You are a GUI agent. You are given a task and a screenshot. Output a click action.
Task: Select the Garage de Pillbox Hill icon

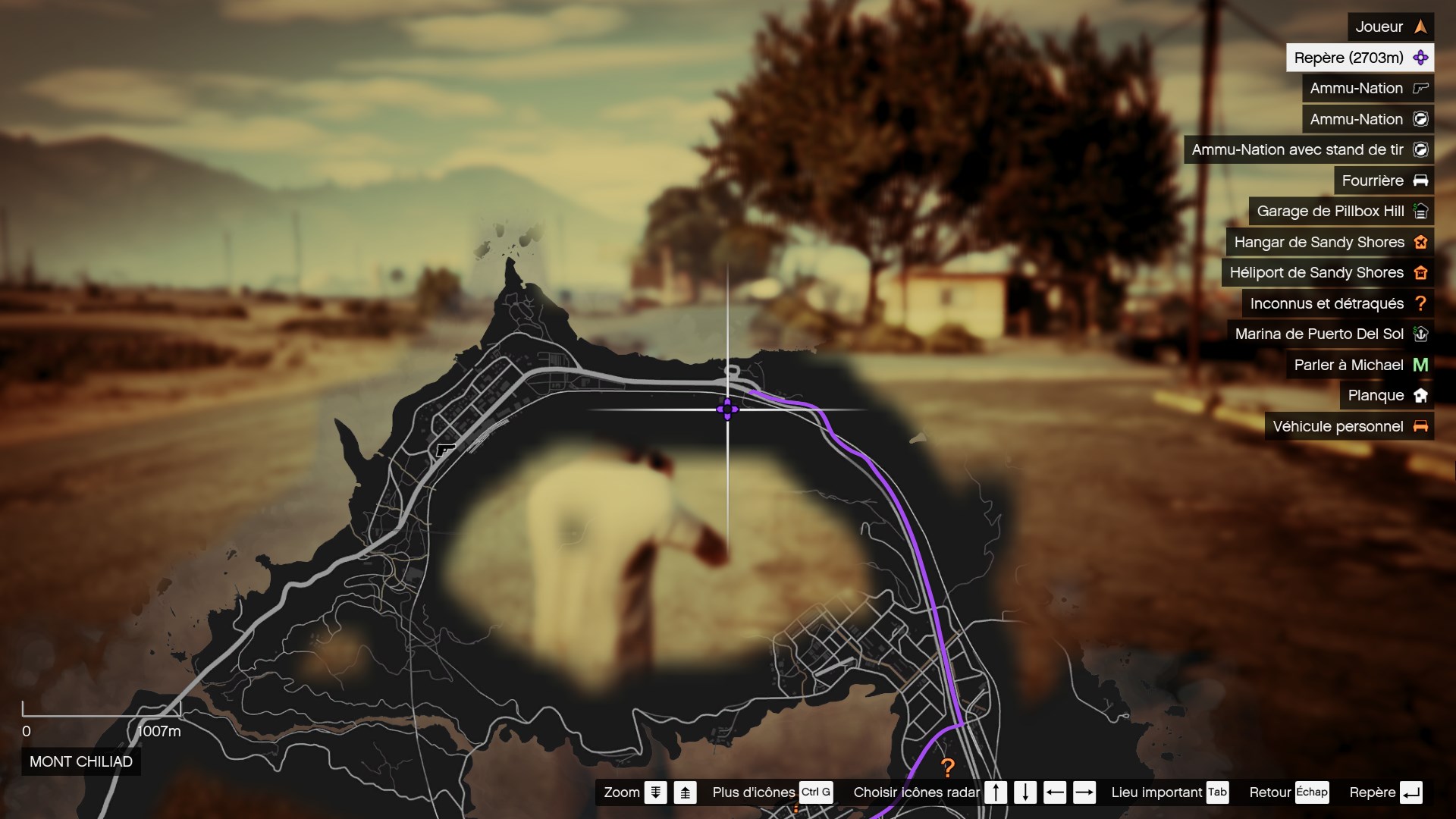[1420, 212]
